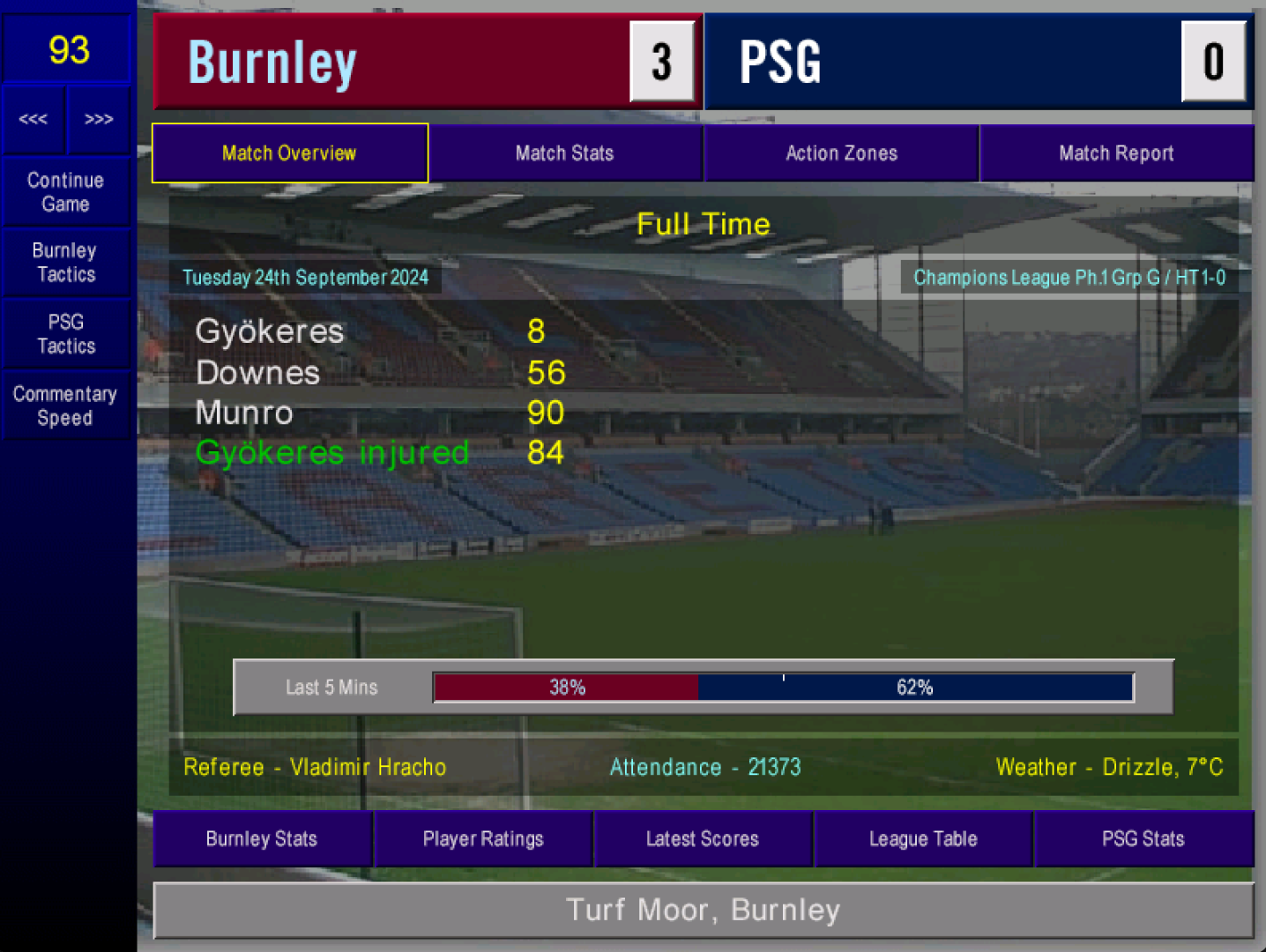The image size is (1266, 952).
Task: View Latest Scores
Action: click(703, 839)
